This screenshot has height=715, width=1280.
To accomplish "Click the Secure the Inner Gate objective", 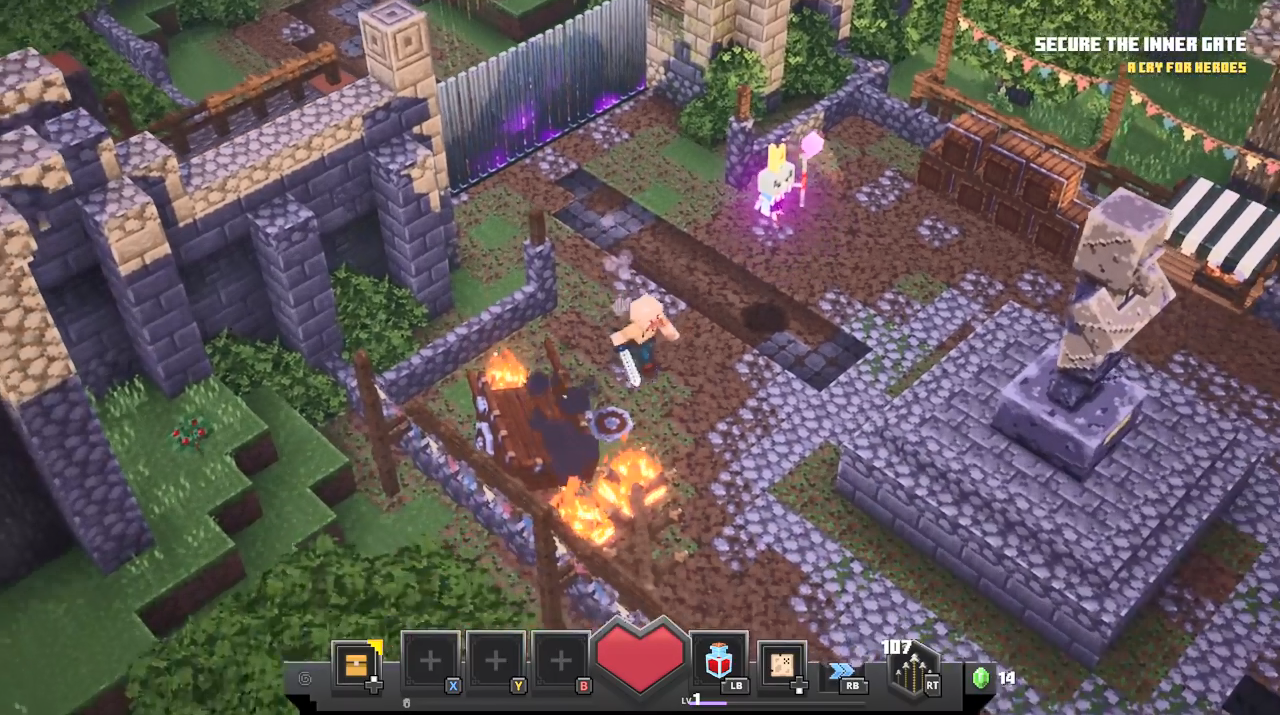I will (x=1140, y=45).
